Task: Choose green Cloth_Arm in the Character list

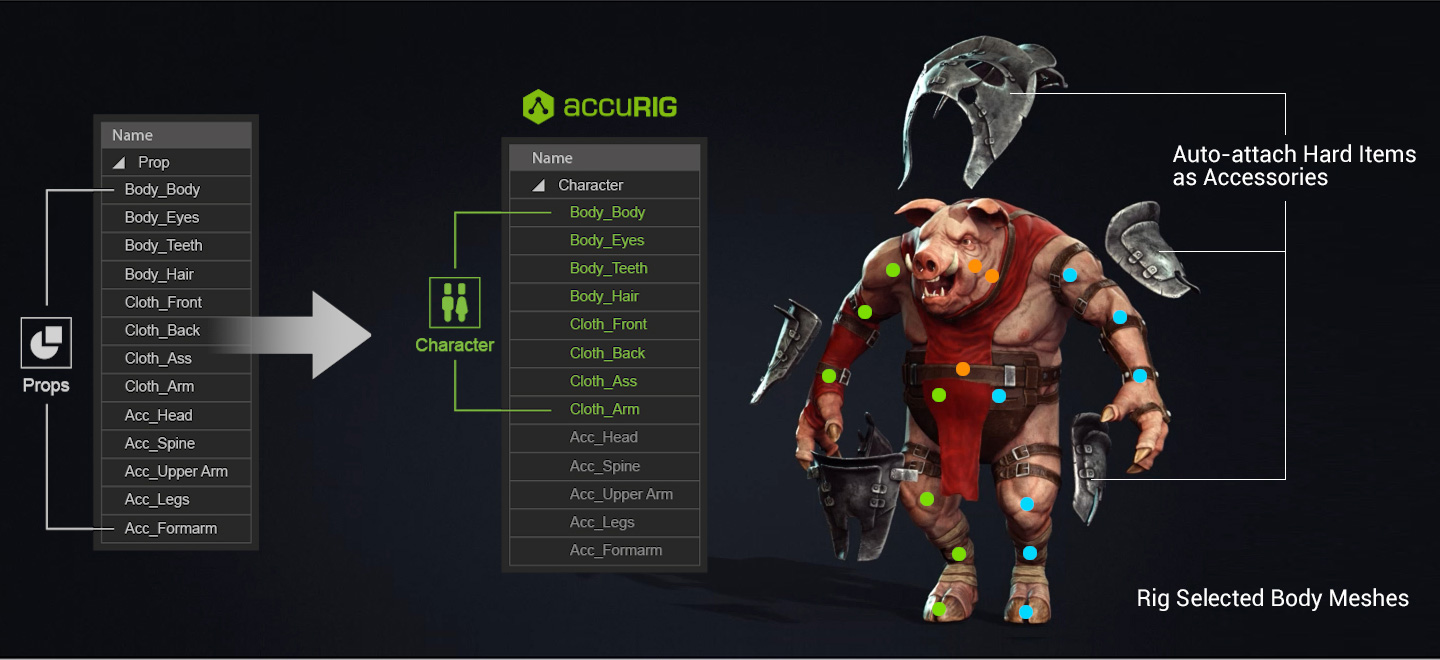Action: pyautogui.click(x=604, y=409)
